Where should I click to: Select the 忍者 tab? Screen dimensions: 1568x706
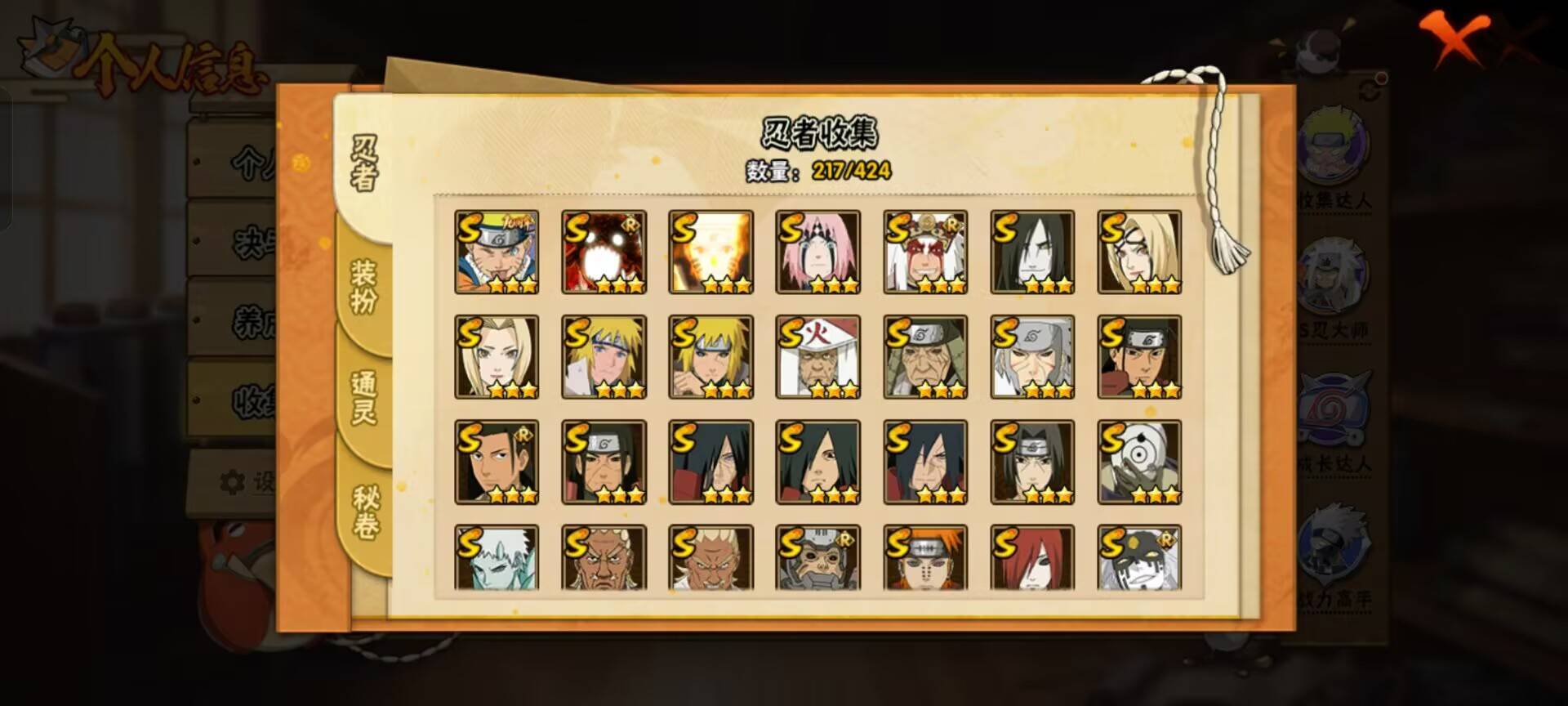tap(365, 159)
